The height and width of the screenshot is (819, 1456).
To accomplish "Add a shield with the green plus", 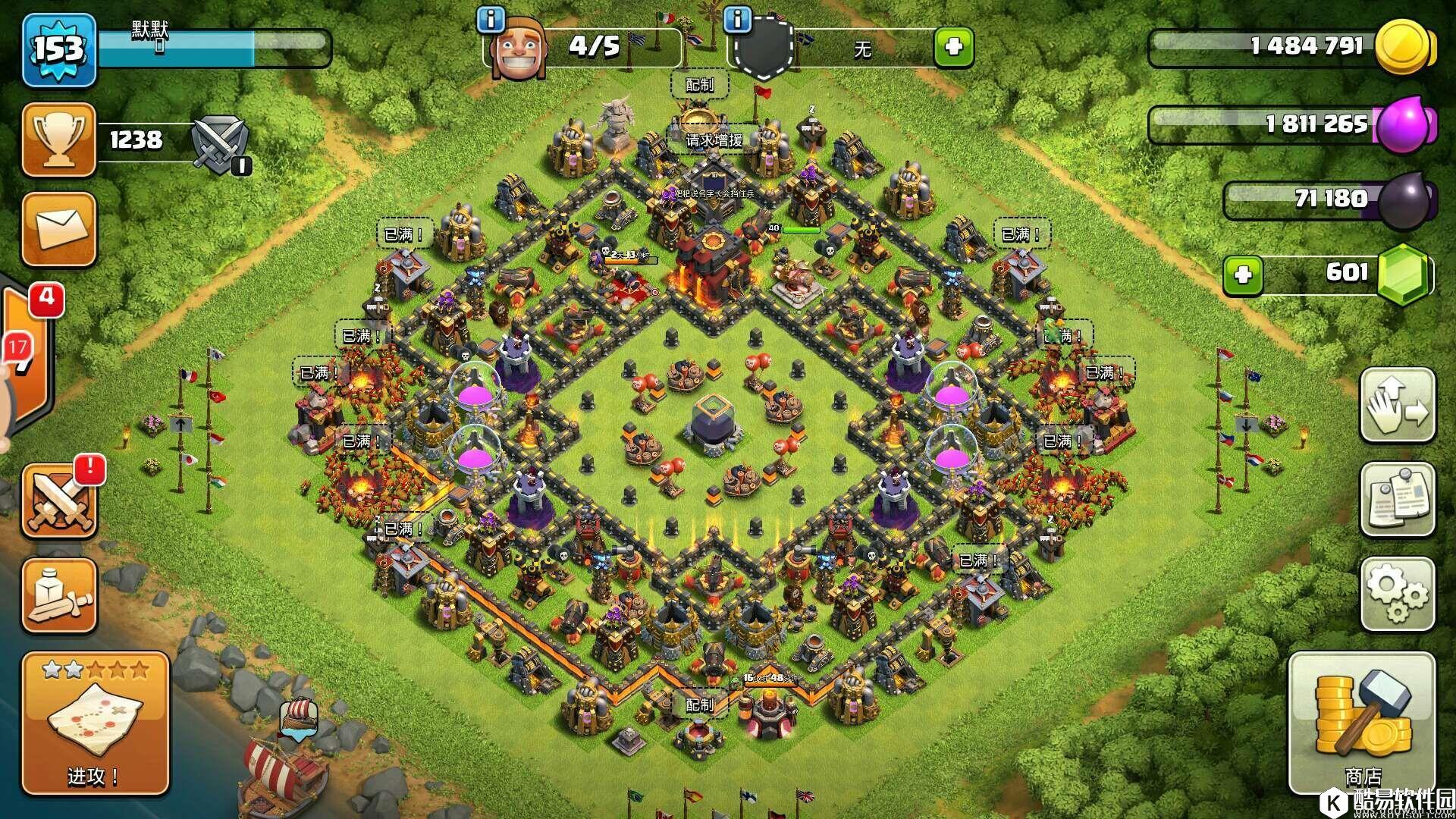I will click(953, 48).
